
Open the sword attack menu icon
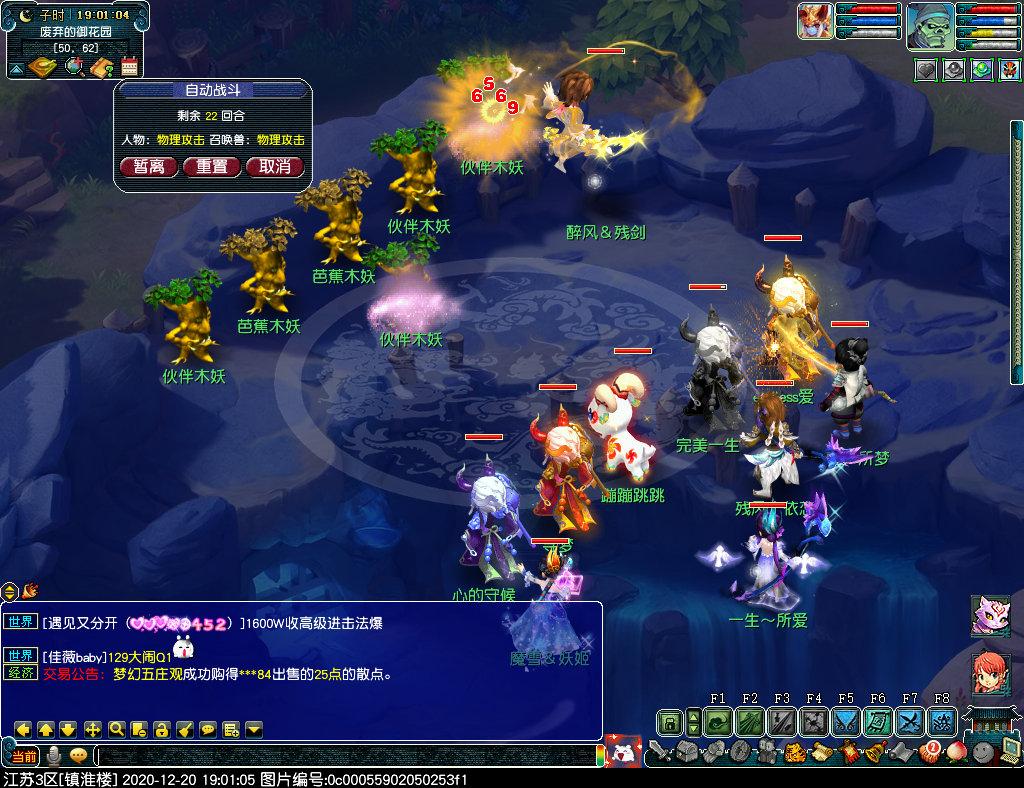point(659,750)
